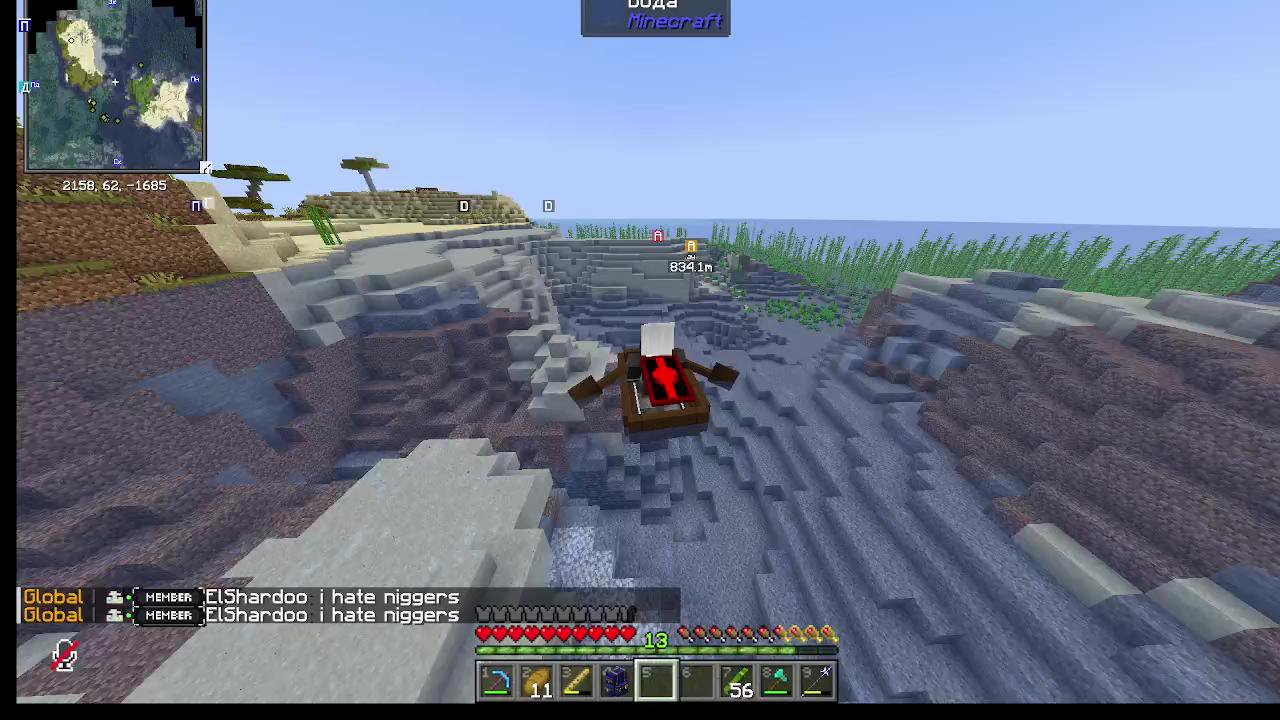Viewport: 1280px width, 720px height.
Task: Click the coordinates text 2158, 62, -1685
Action: (x=113, y=185)
